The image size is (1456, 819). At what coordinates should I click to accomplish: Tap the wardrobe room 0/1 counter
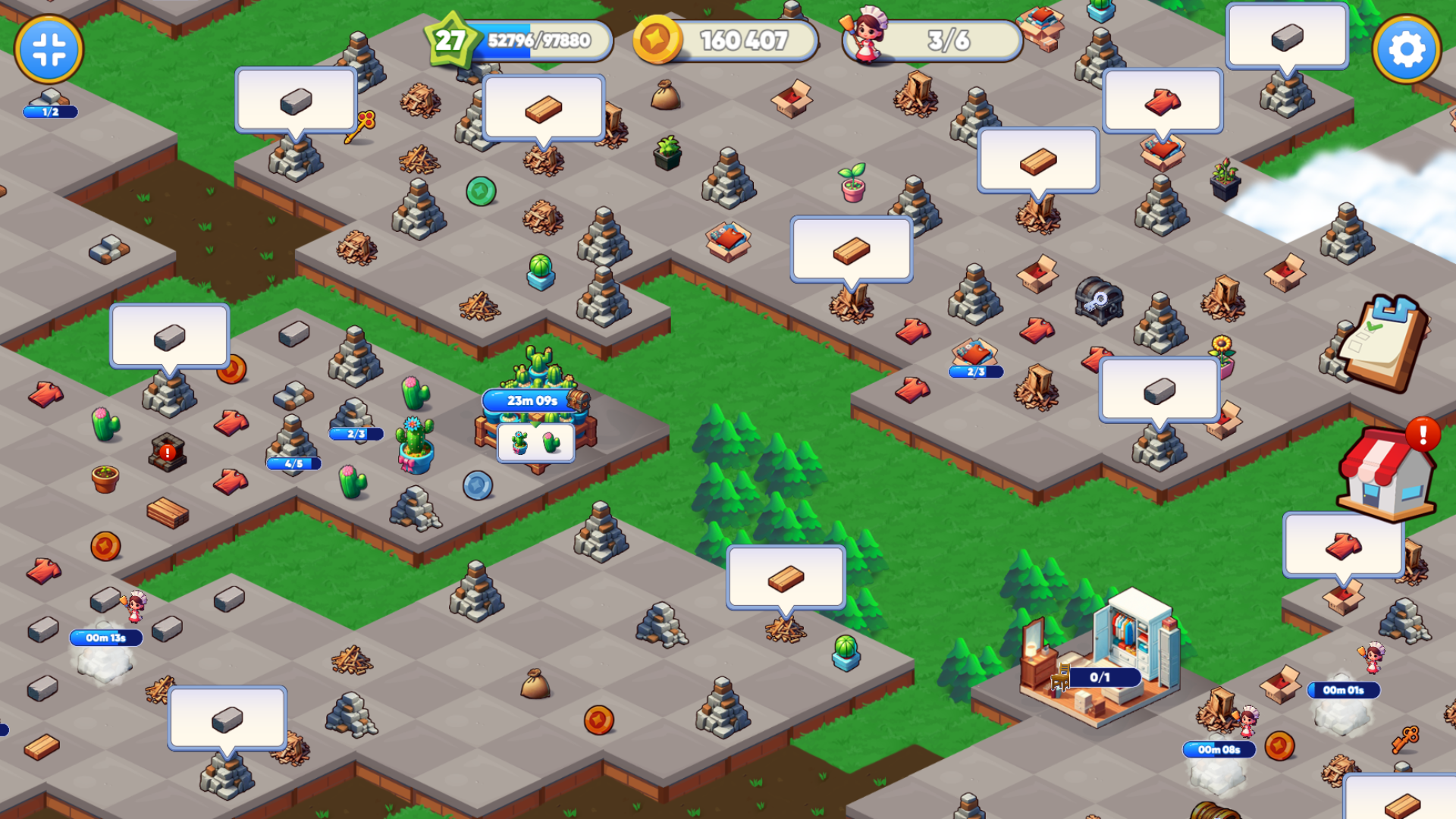(x=1100, y=677)
